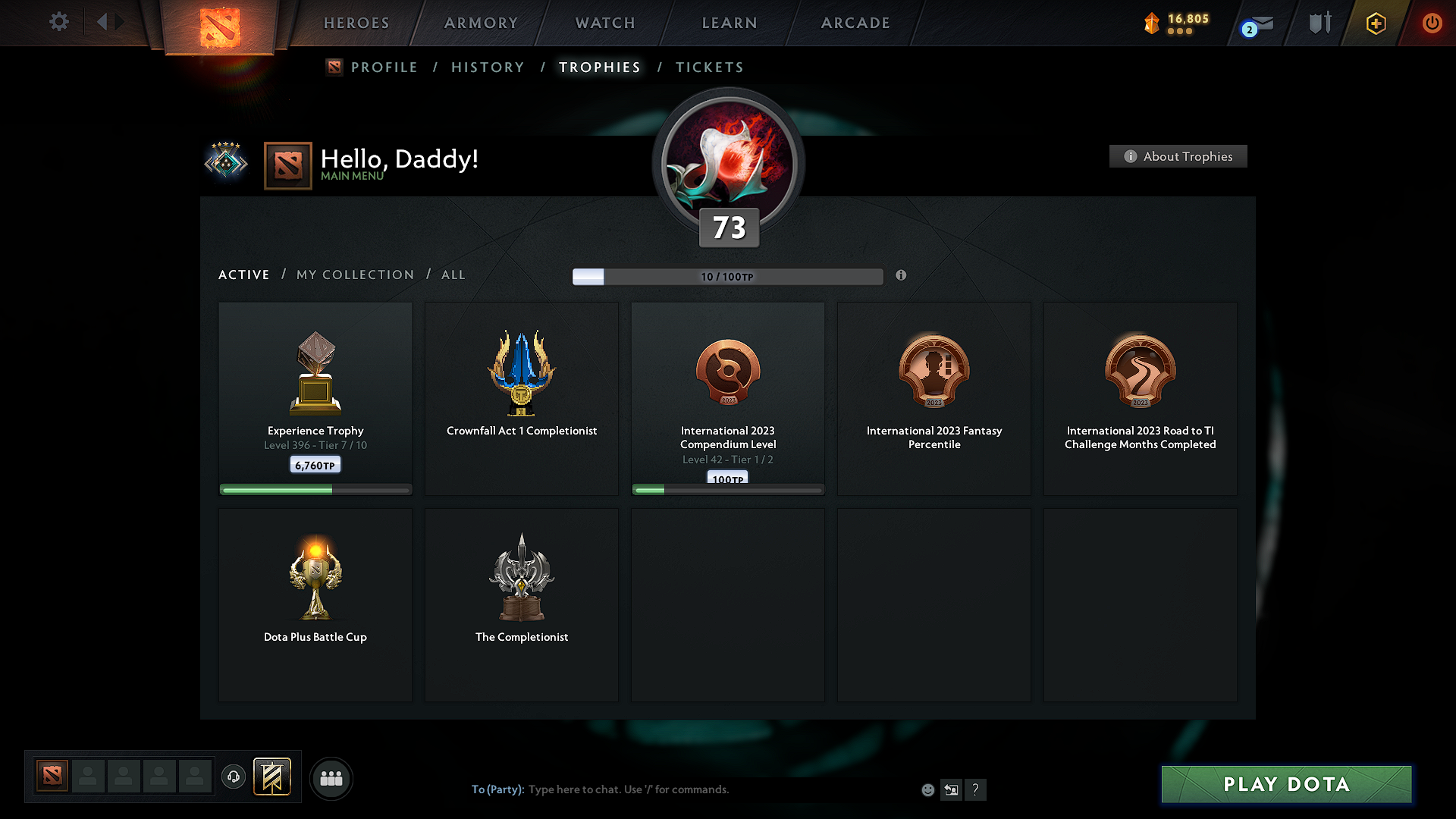Switch to the MY COLLECTION tab
This screenshot has height=819, width=1456.
354,275
